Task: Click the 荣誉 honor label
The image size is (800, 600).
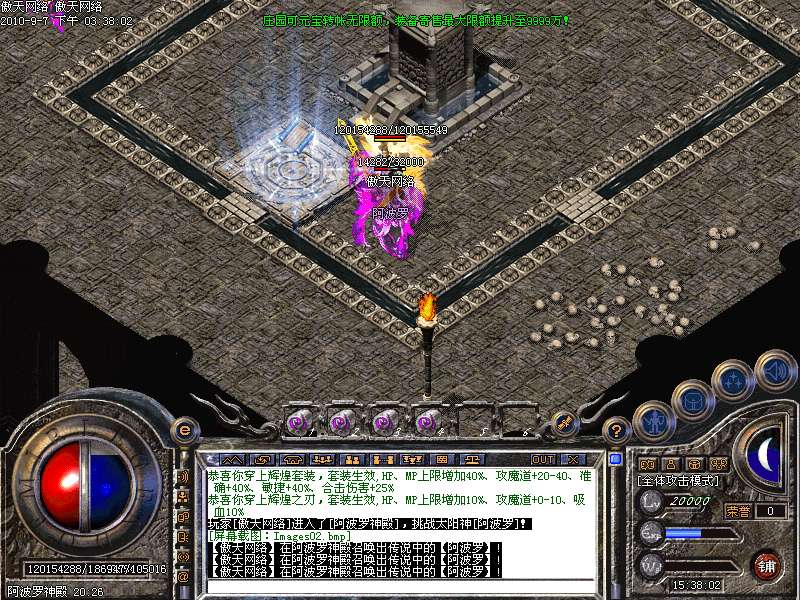Action: 738,510
